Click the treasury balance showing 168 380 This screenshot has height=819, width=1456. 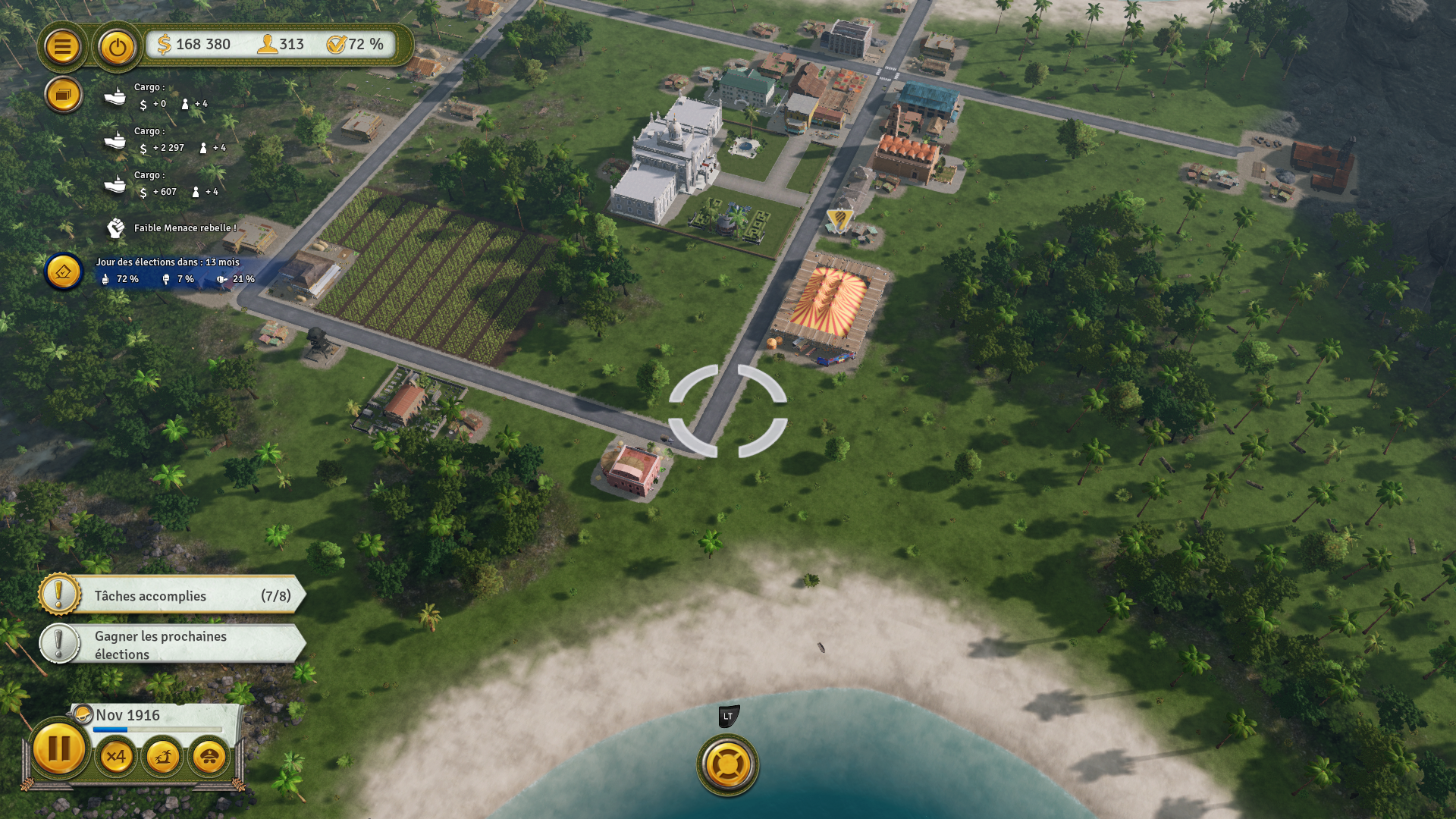pos(194,45)
